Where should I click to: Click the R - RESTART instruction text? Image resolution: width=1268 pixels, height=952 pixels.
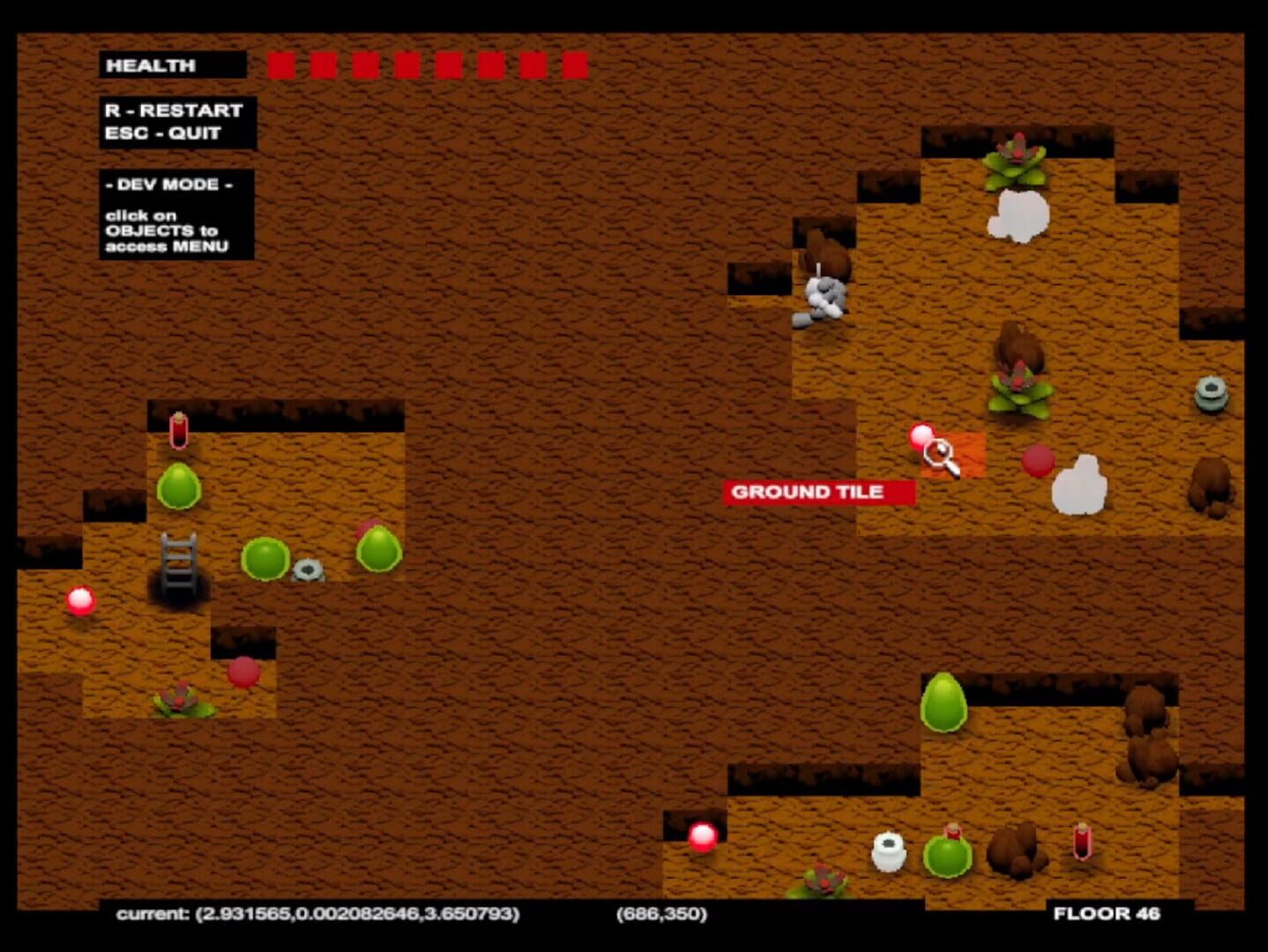click(173, 111)
